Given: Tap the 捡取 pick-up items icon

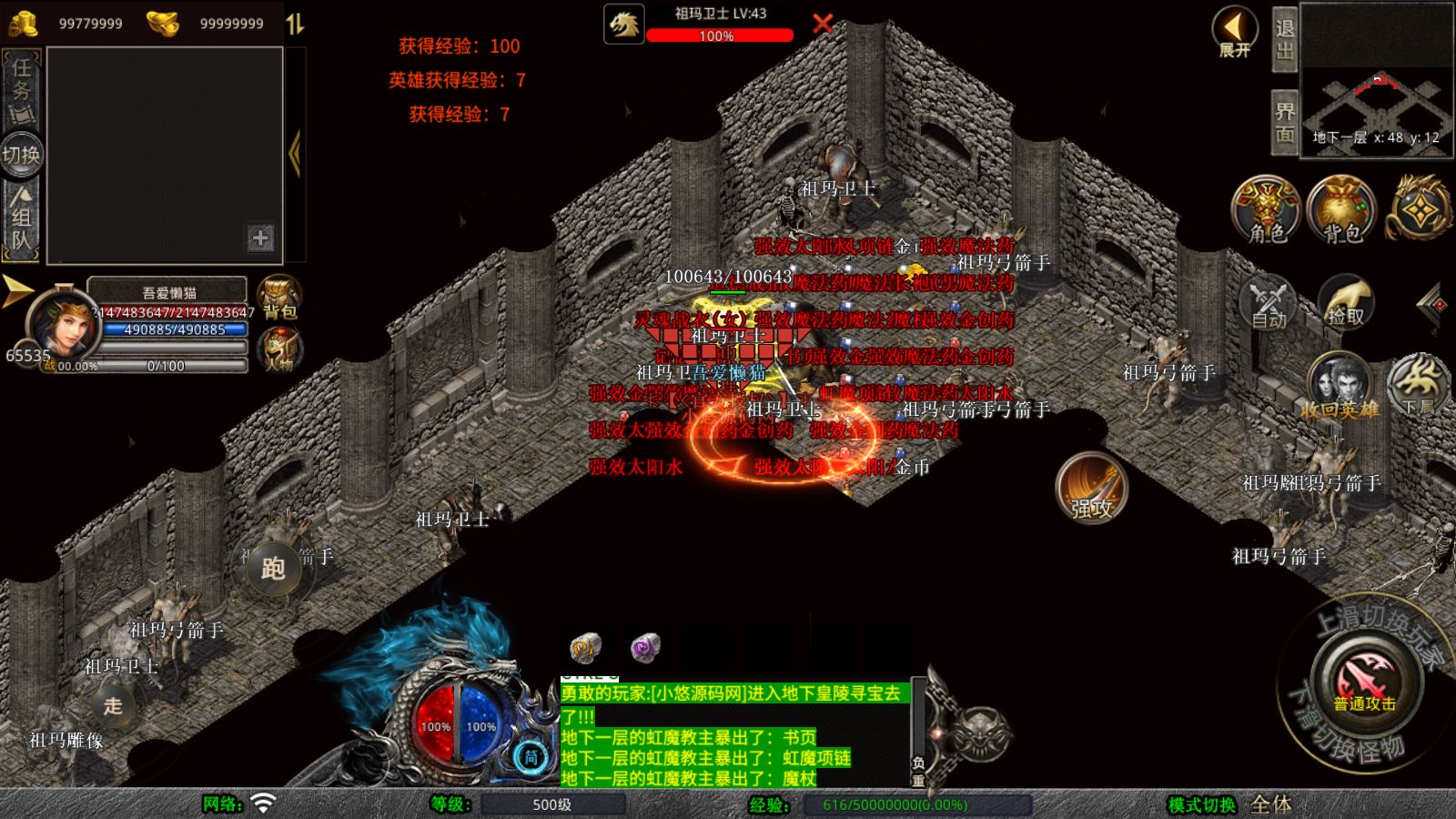Looking at the screenshot, I should click(1344, 300).
